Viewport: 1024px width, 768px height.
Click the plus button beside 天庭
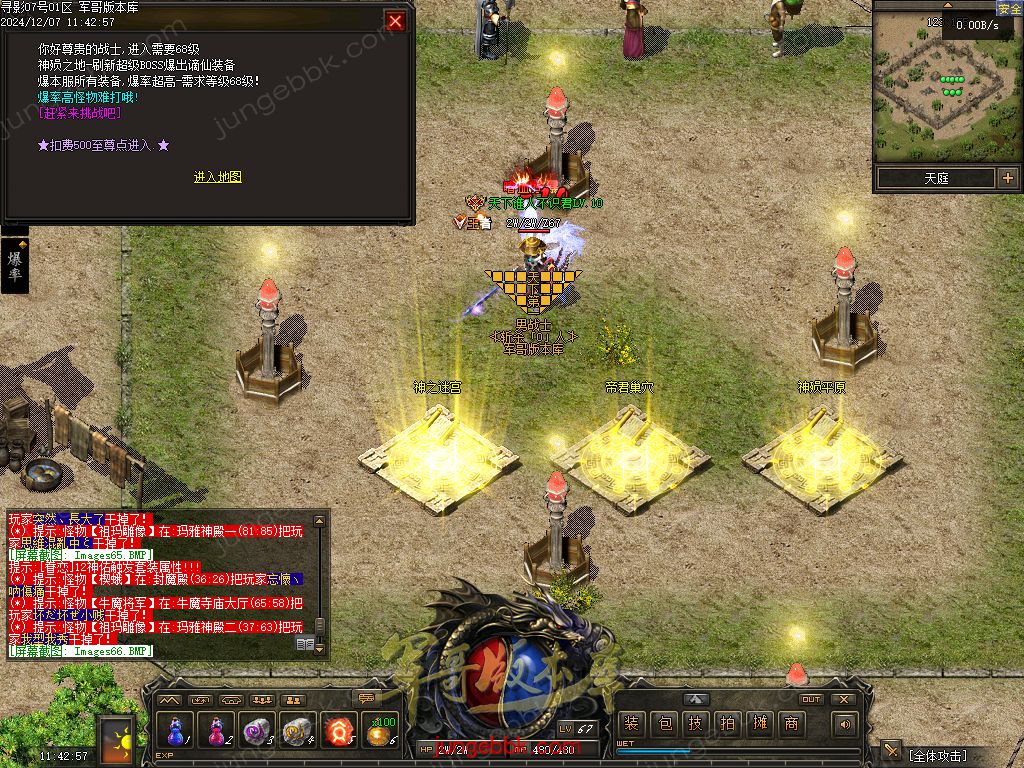pyautogui.click(x=1007, y=178)
